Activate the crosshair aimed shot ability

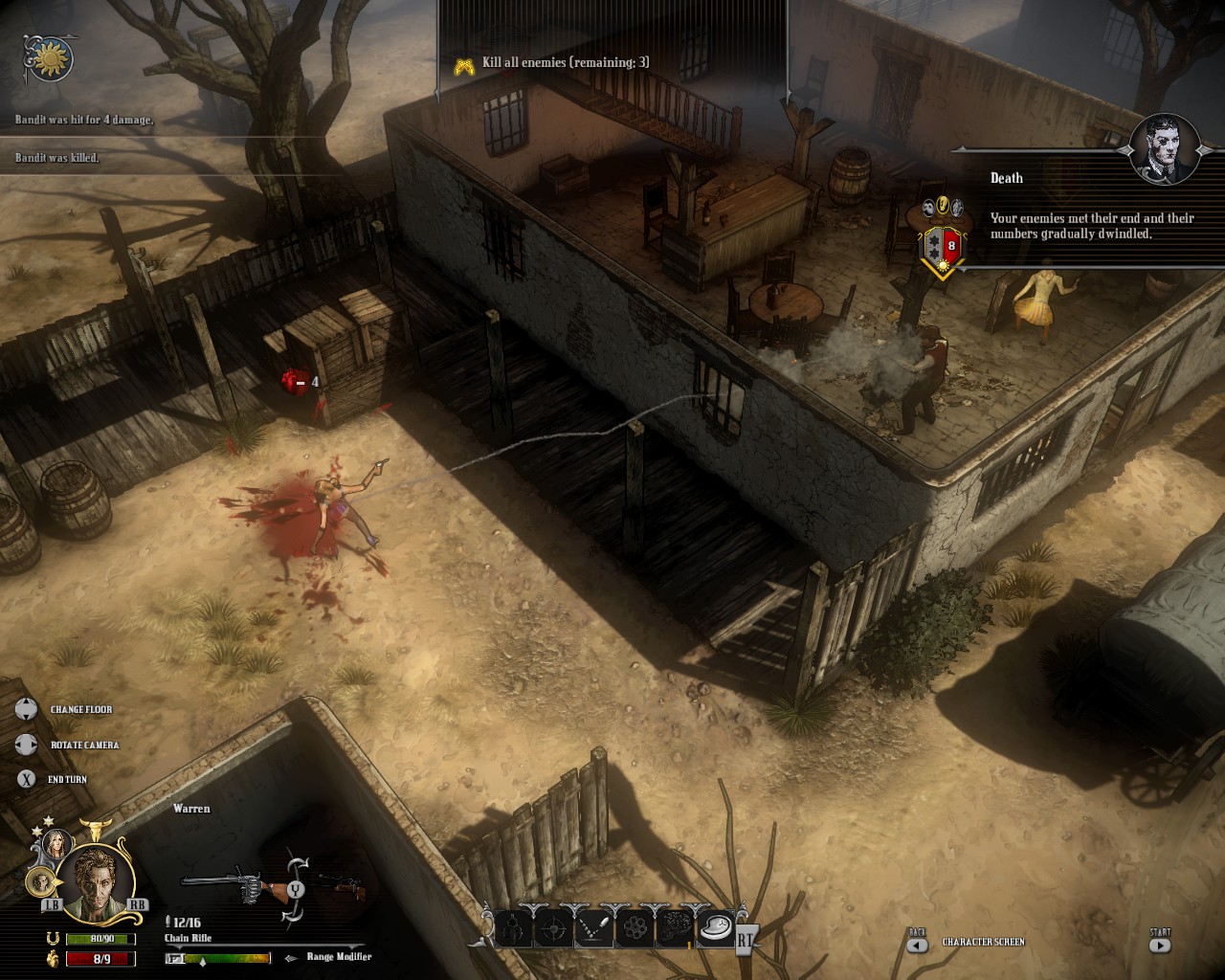(x=554, y=926)
